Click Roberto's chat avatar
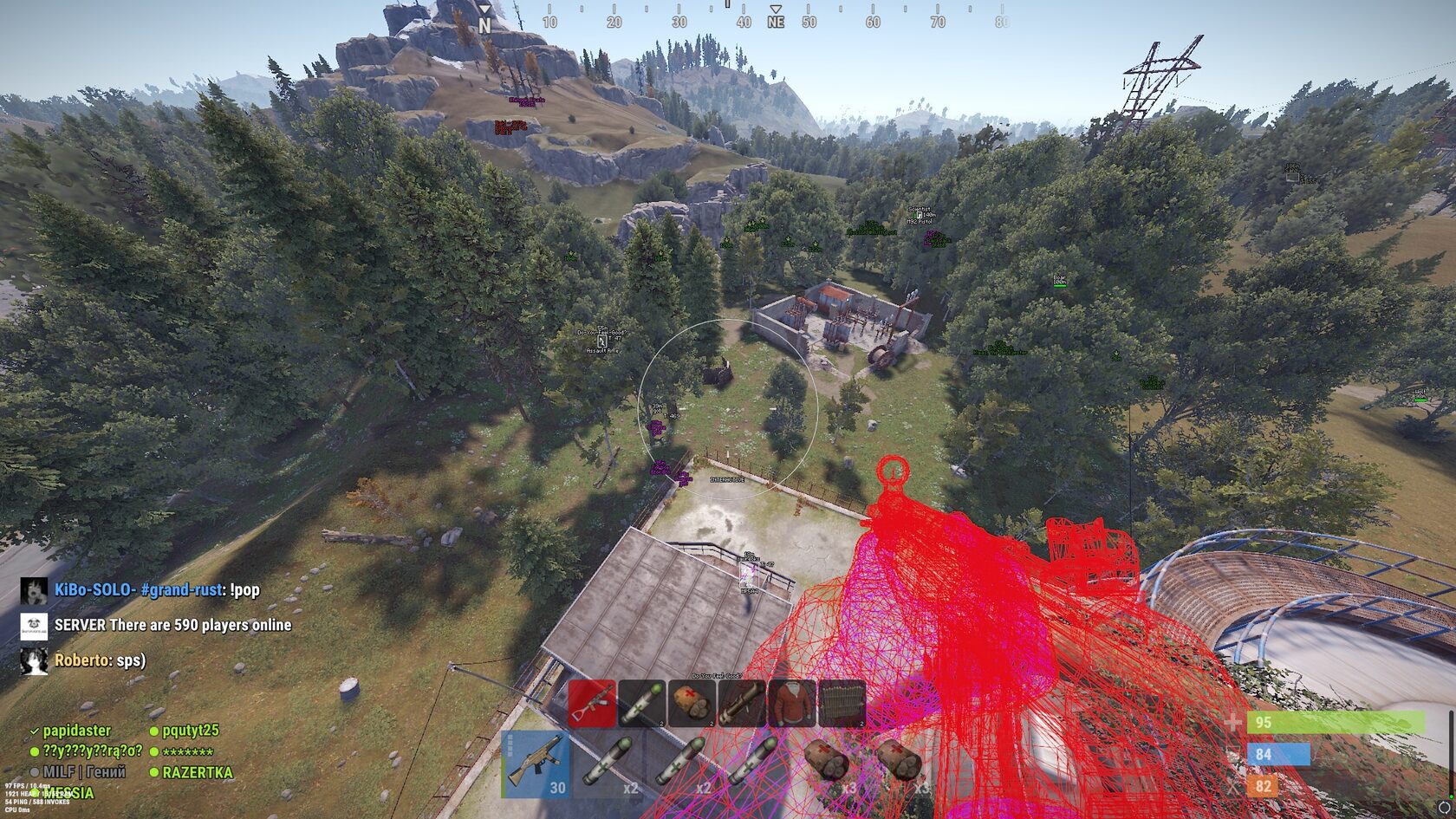Image resolution: width=1456 pixels, height=819 pixels. 34,661
